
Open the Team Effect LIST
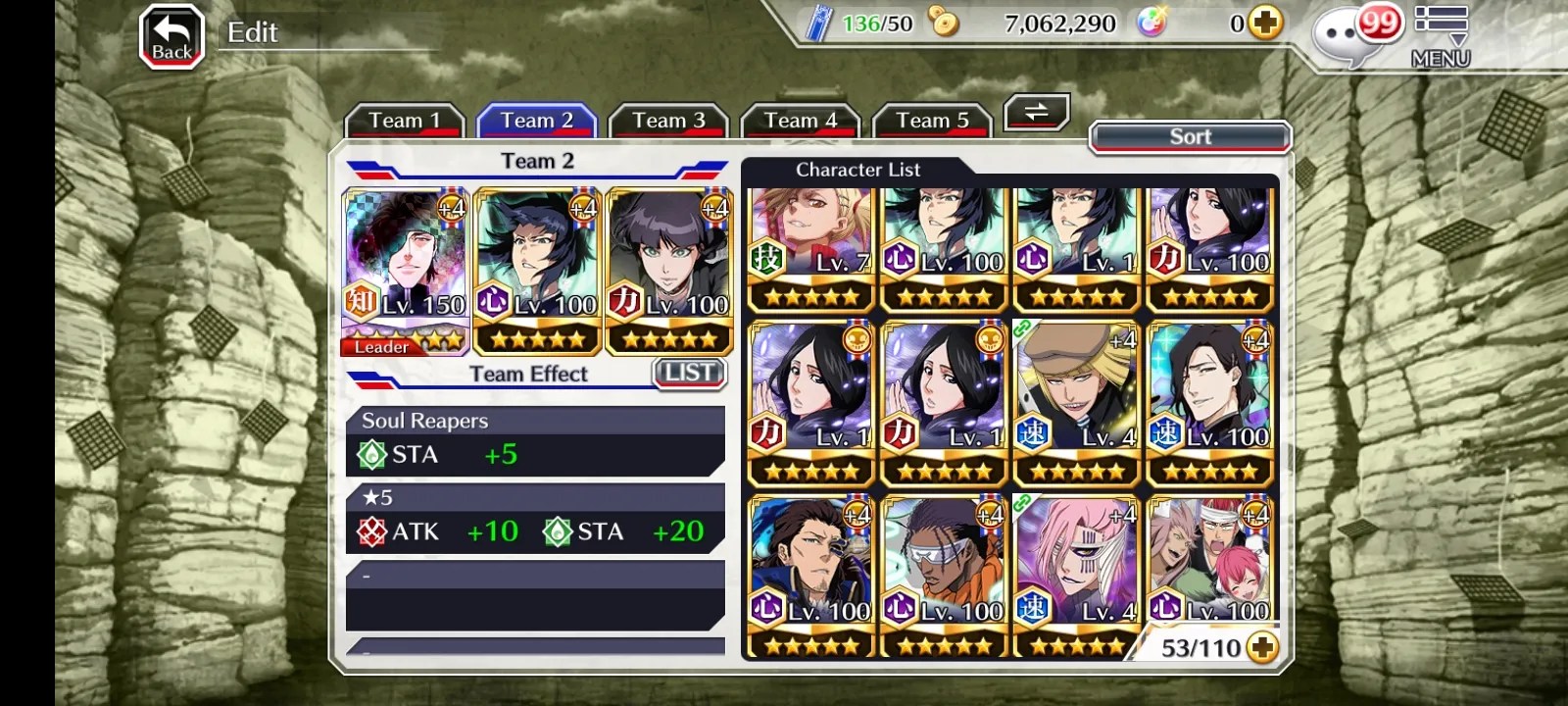tap(689, 373)
